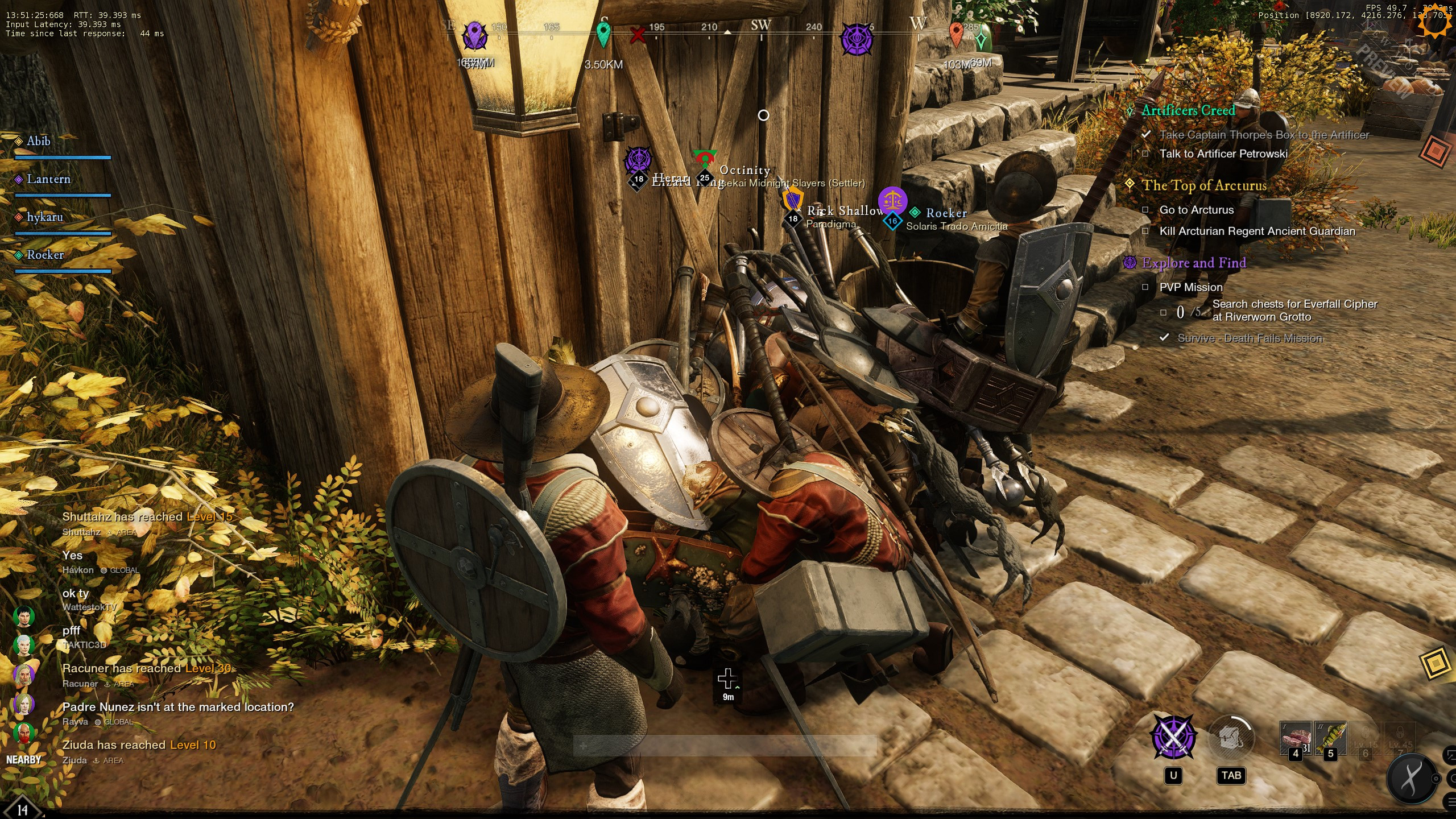
Task: Click the teal 3.50KM compass pin
Action: (x=603, y=34)
